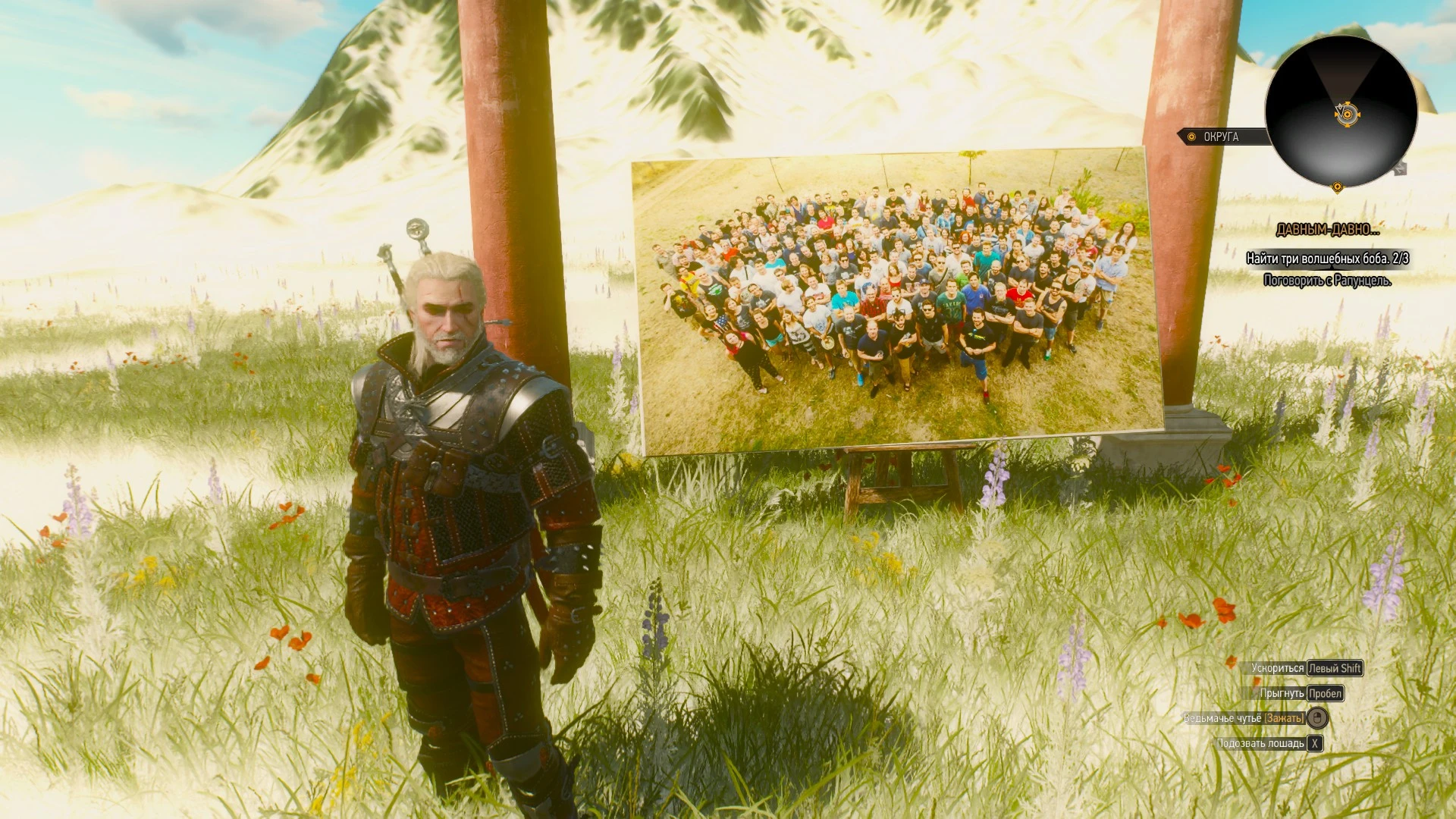The width and height of the screenshot is (1456, 819).
Task: Click the Пробел key badge for jumping
Action: coord(1326,695)
